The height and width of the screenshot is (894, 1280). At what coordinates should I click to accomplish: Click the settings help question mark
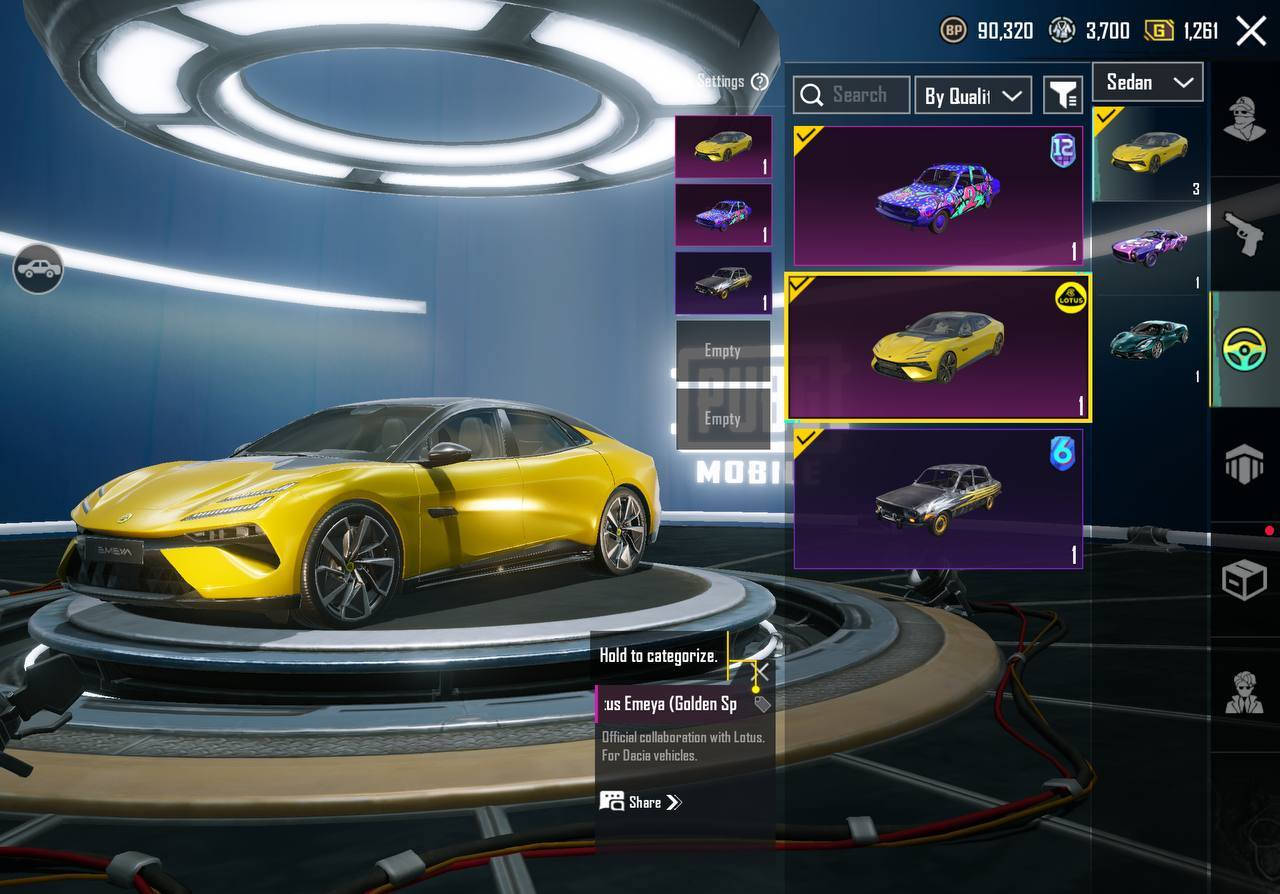[x=760, y=82]
